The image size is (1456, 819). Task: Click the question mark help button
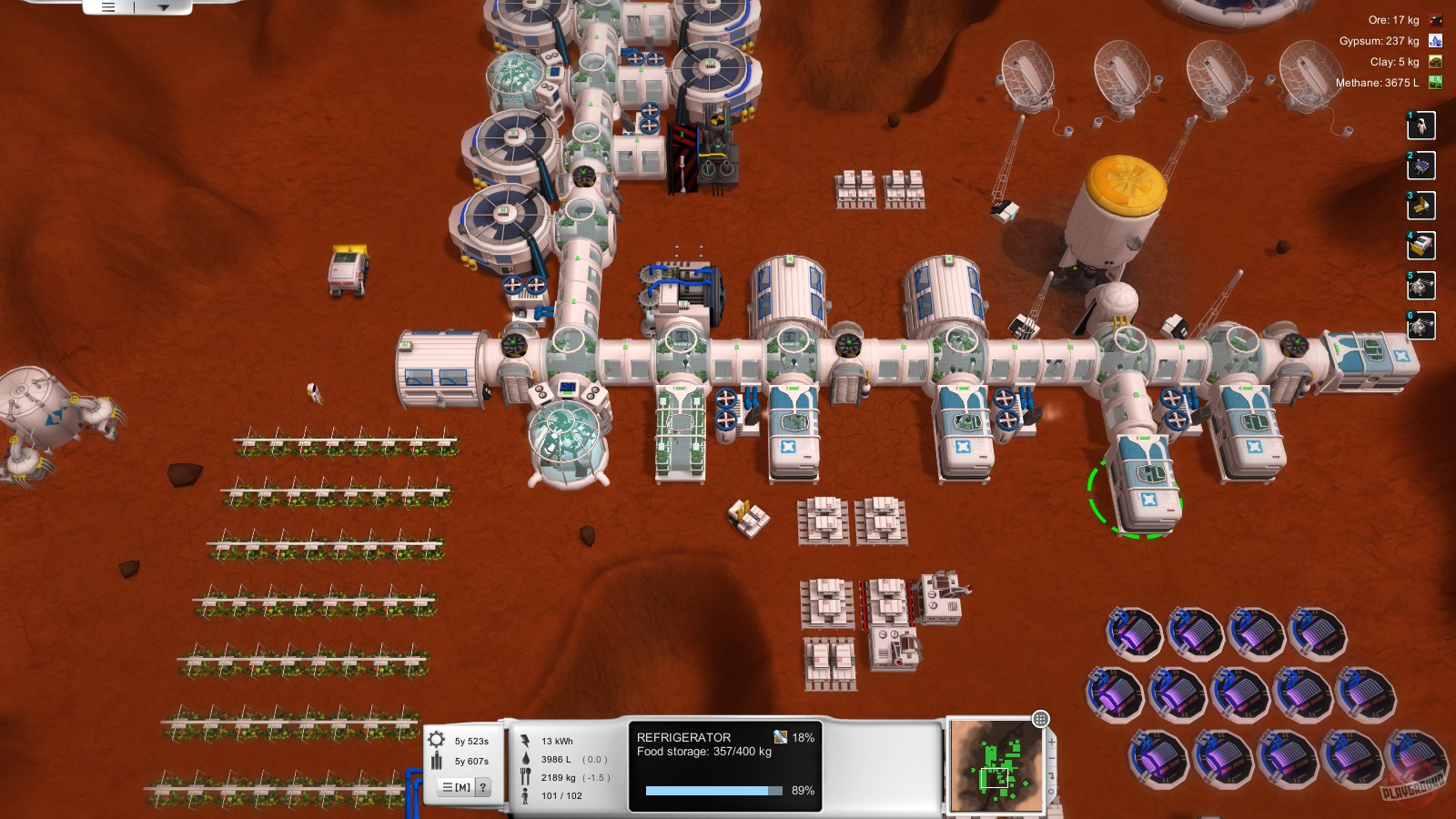coord(483,786)
